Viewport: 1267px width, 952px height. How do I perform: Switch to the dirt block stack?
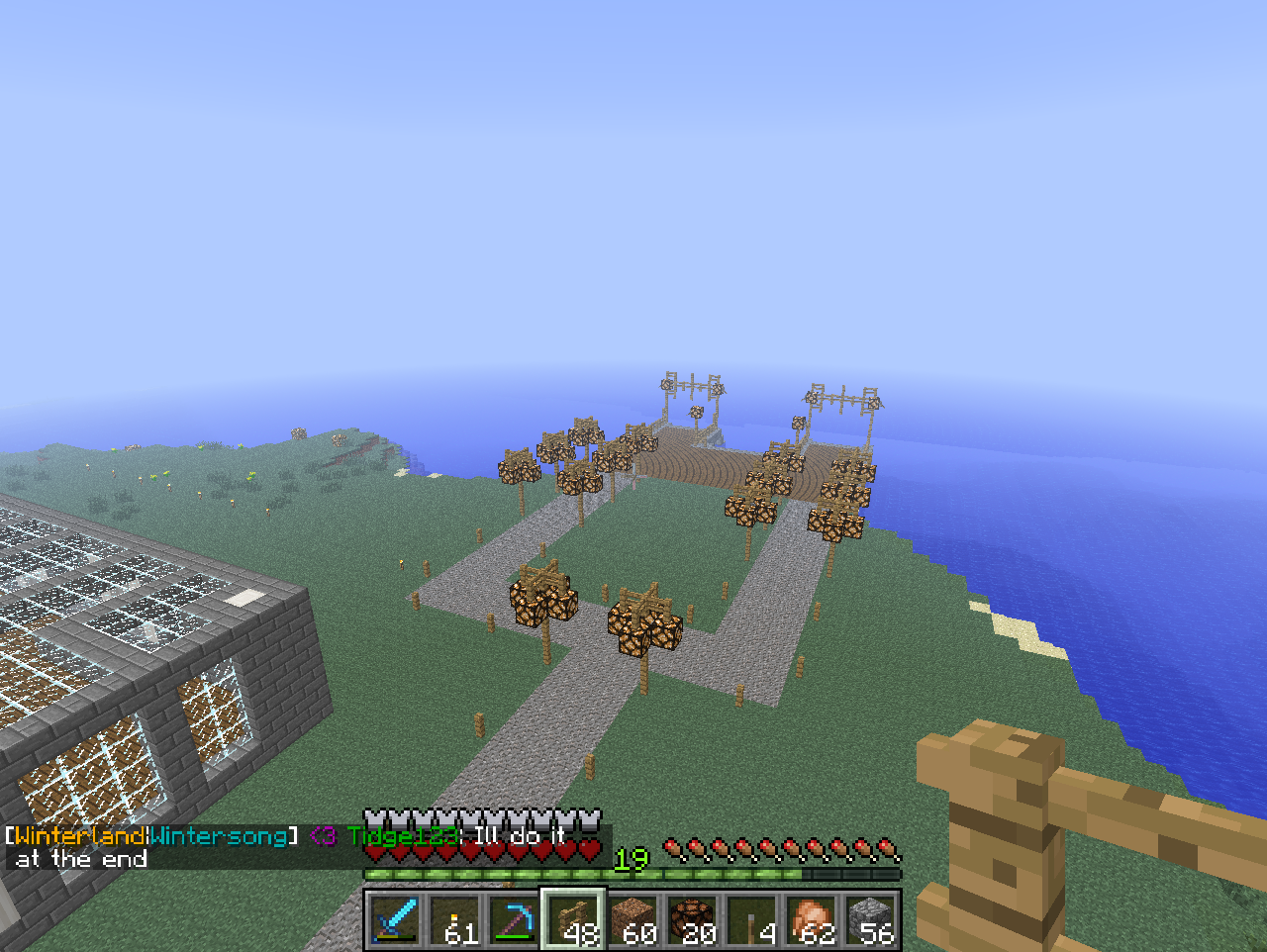click(633, 919)
